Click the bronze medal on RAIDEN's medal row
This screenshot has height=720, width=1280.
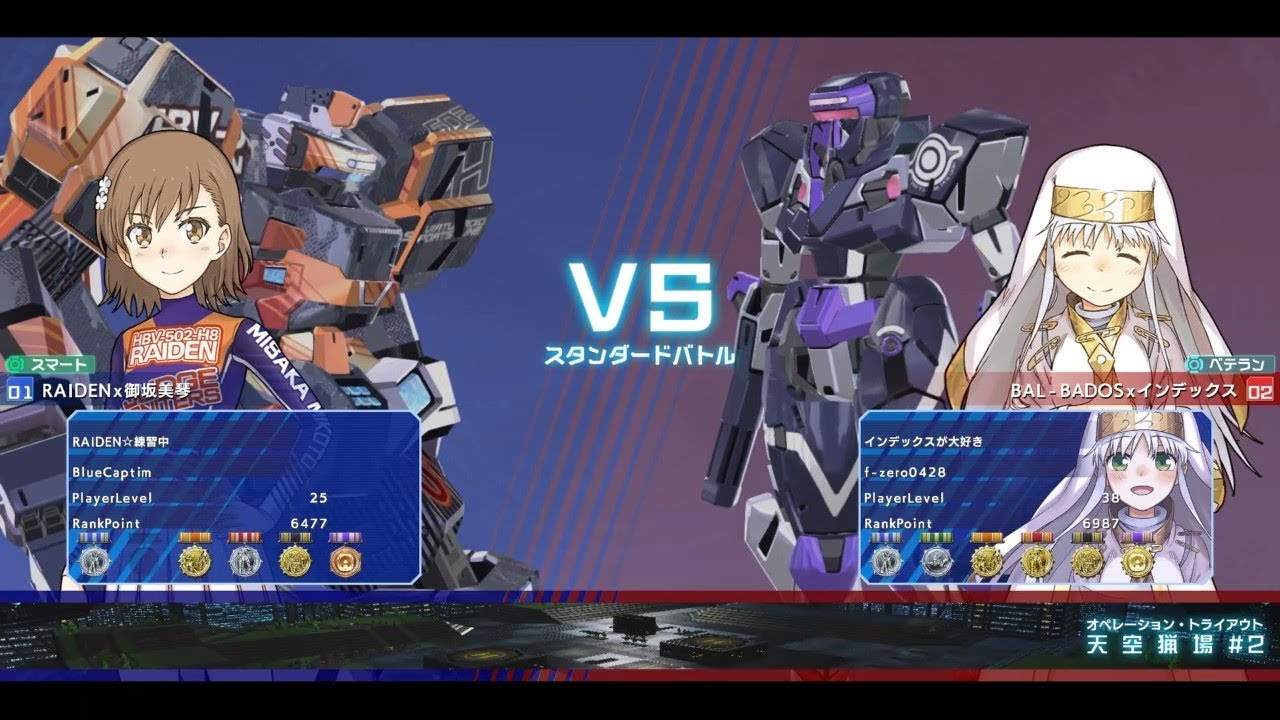[x=347, y=560]
